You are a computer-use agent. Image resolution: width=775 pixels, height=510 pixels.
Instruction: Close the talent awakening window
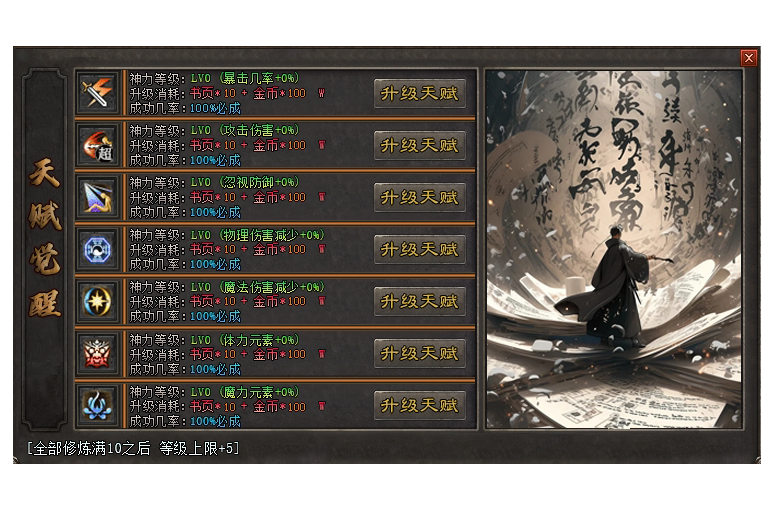749,58
